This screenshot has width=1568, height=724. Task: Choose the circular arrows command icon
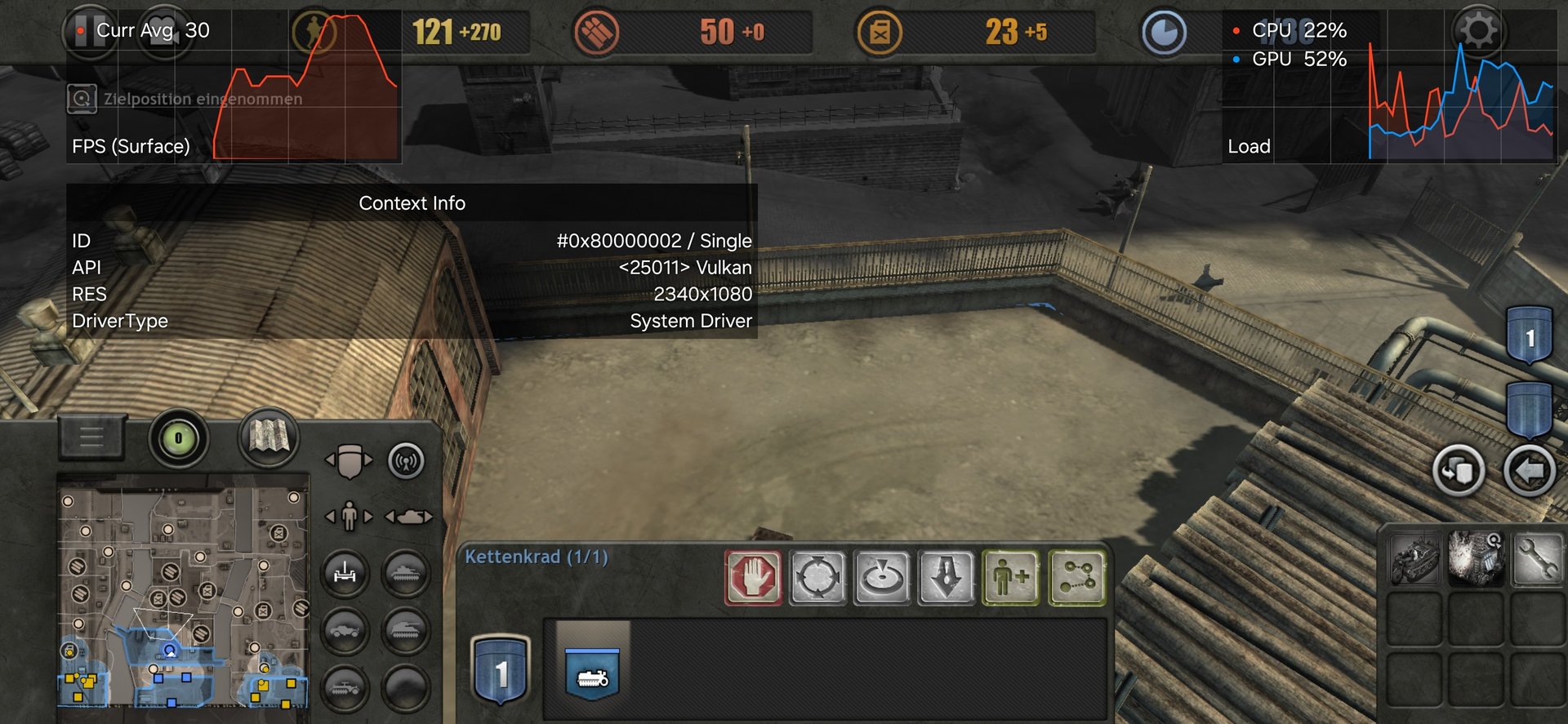(817, 578)
